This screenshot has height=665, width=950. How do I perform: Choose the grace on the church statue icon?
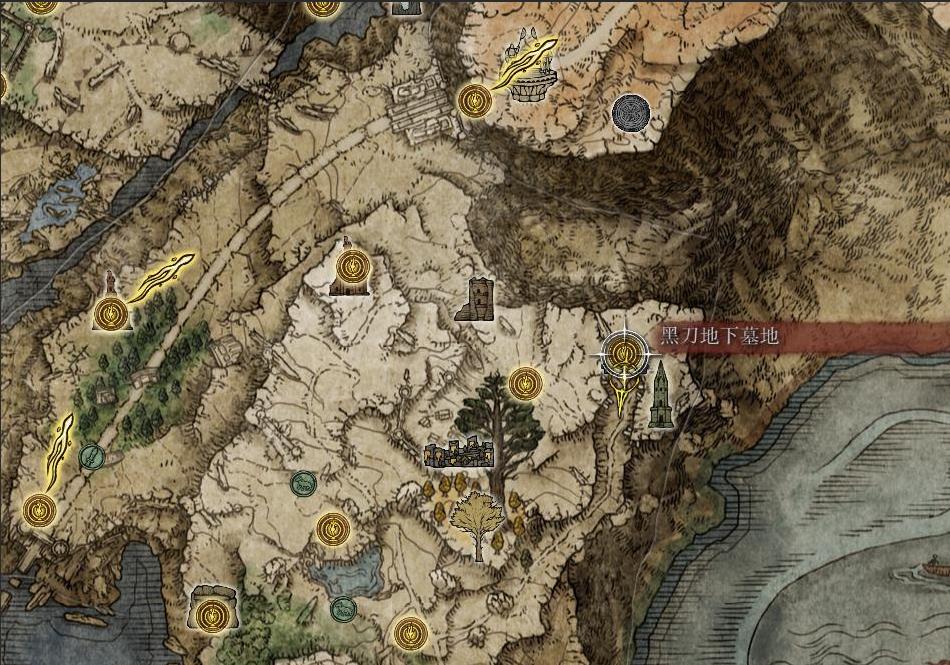[x=350, y=267]
